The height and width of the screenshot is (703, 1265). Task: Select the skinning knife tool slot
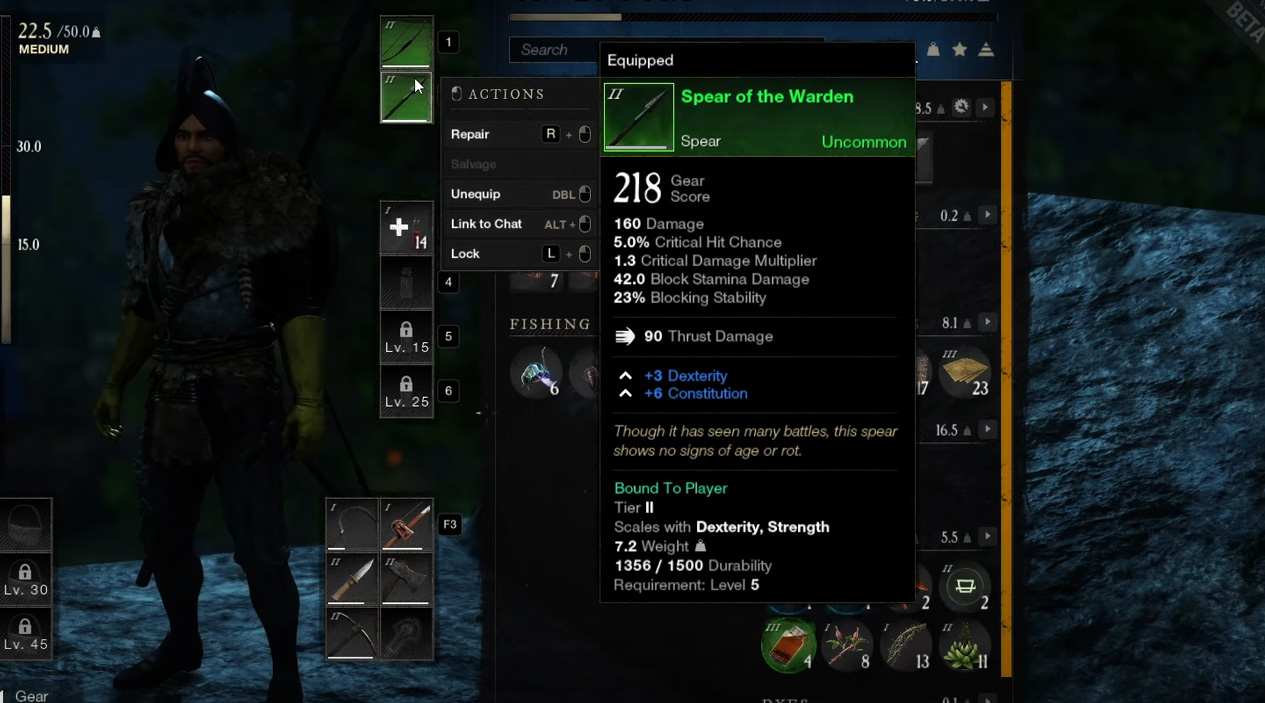(351, 580)
